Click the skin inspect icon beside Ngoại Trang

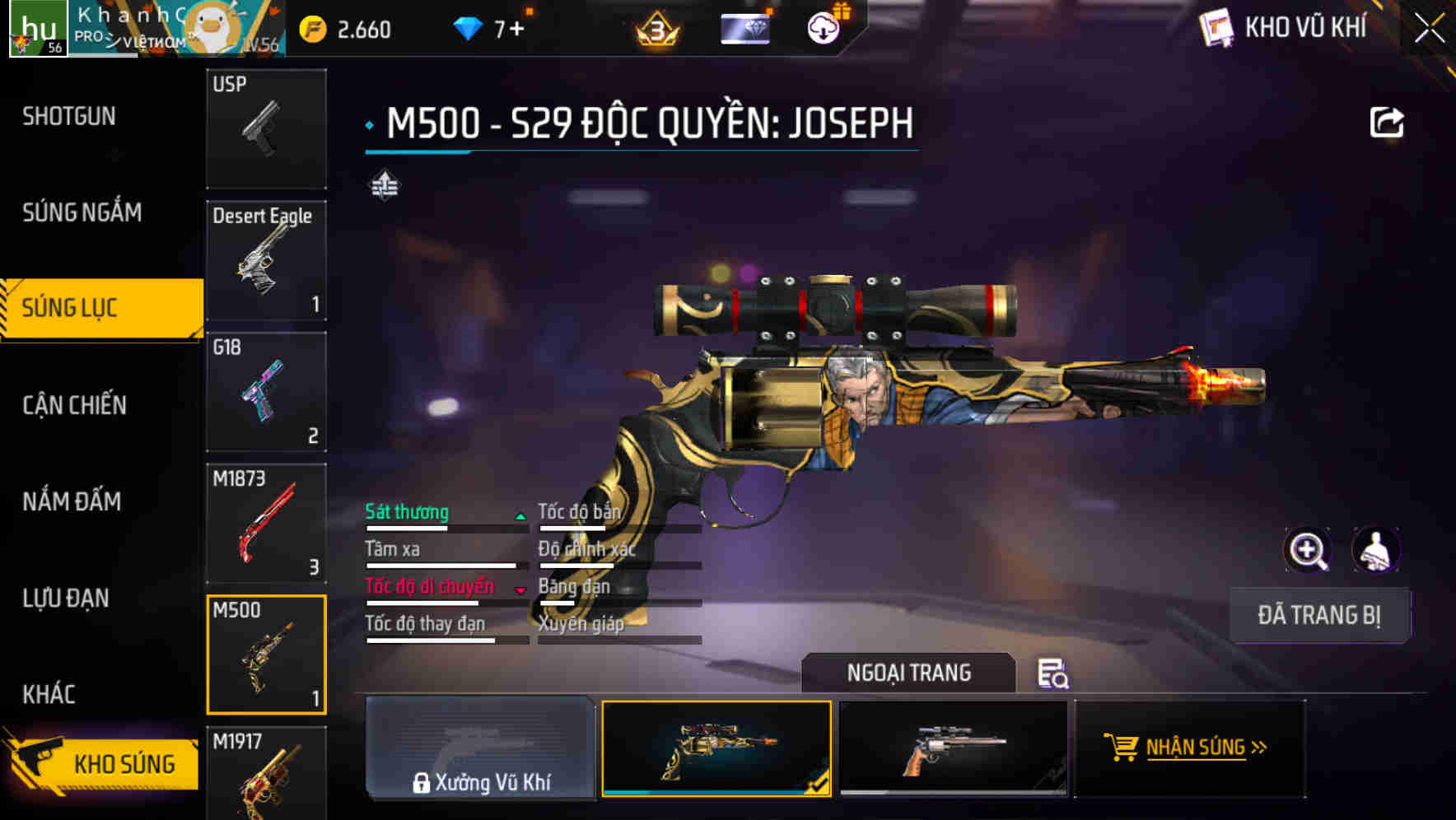(x=1054, y=673)
